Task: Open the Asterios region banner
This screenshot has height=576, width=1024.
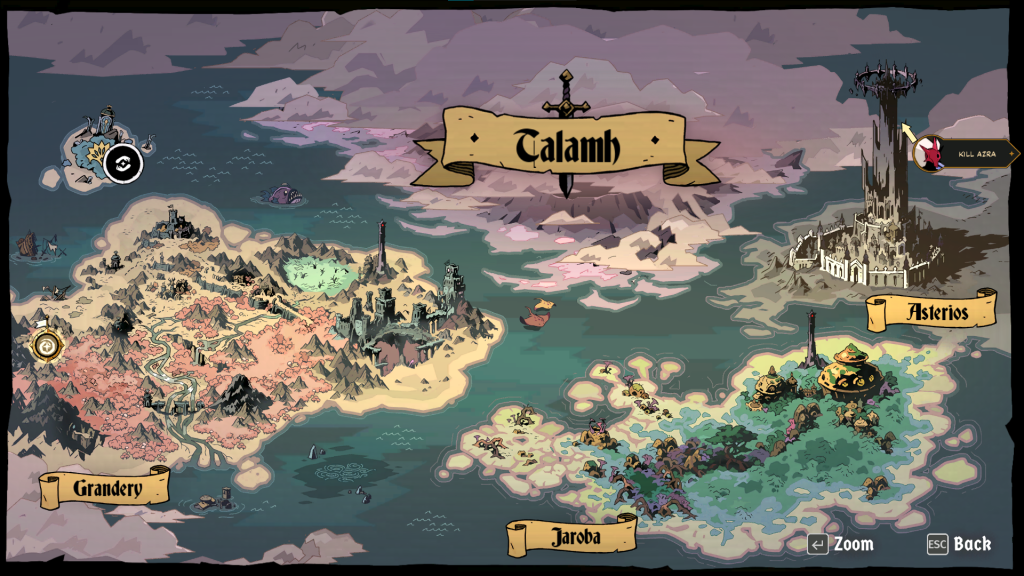Action: click(933, 311)
